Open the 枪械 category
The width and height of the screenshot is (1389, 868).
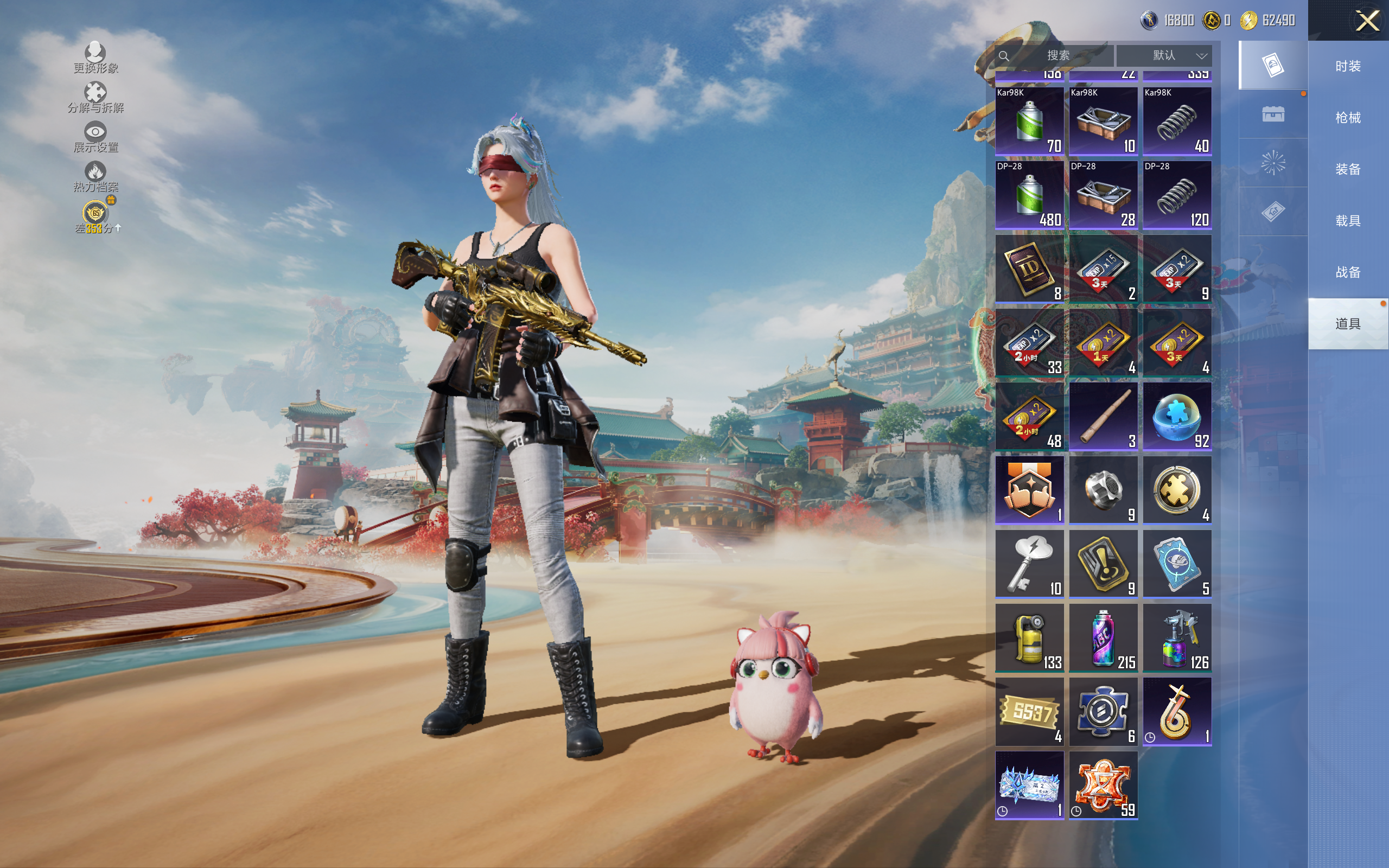coord(1347,118)
